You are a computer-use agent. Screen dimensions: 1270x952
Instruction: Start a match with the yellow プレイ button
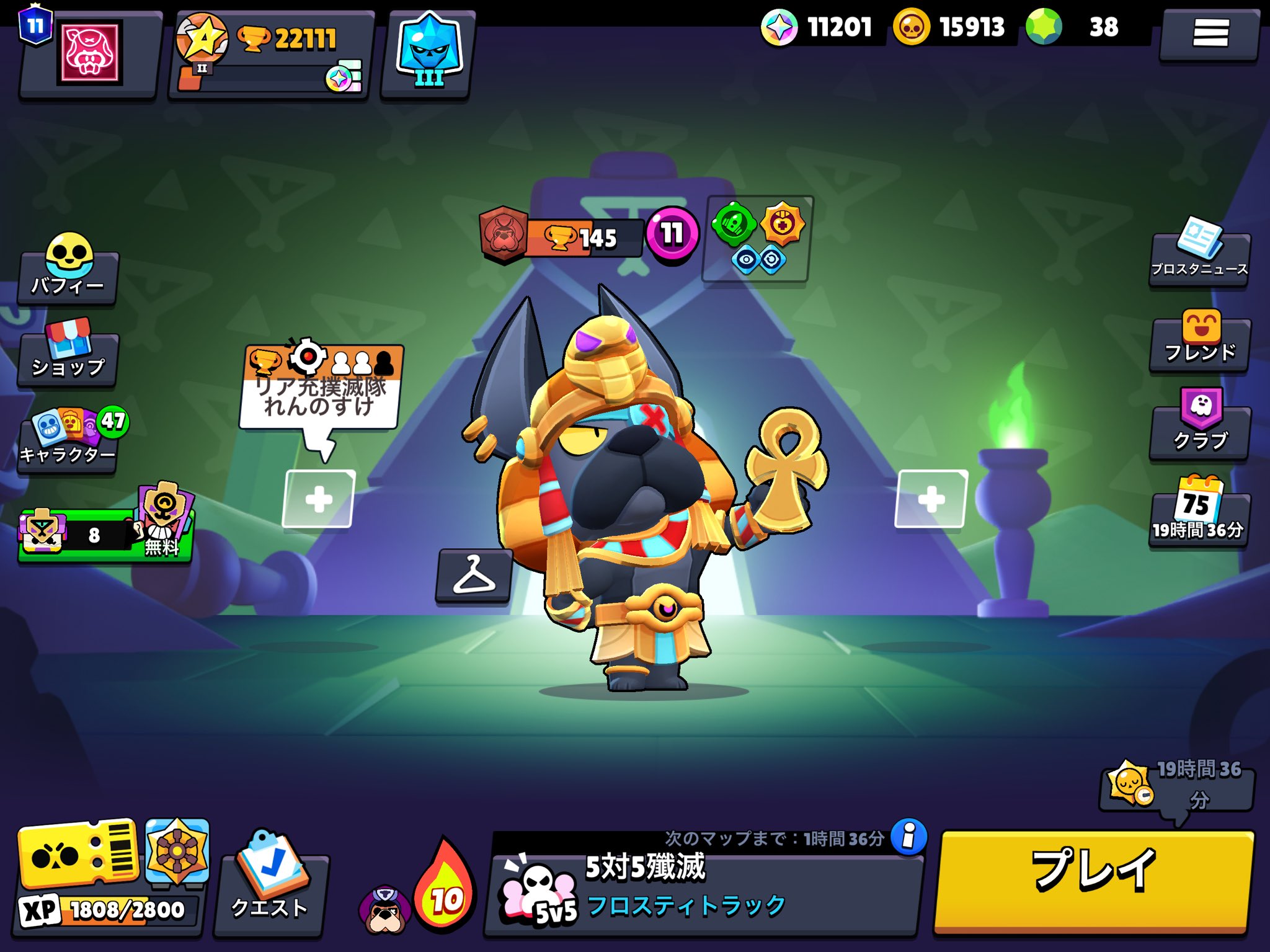pyautogui.click(x=1093, y=881)
